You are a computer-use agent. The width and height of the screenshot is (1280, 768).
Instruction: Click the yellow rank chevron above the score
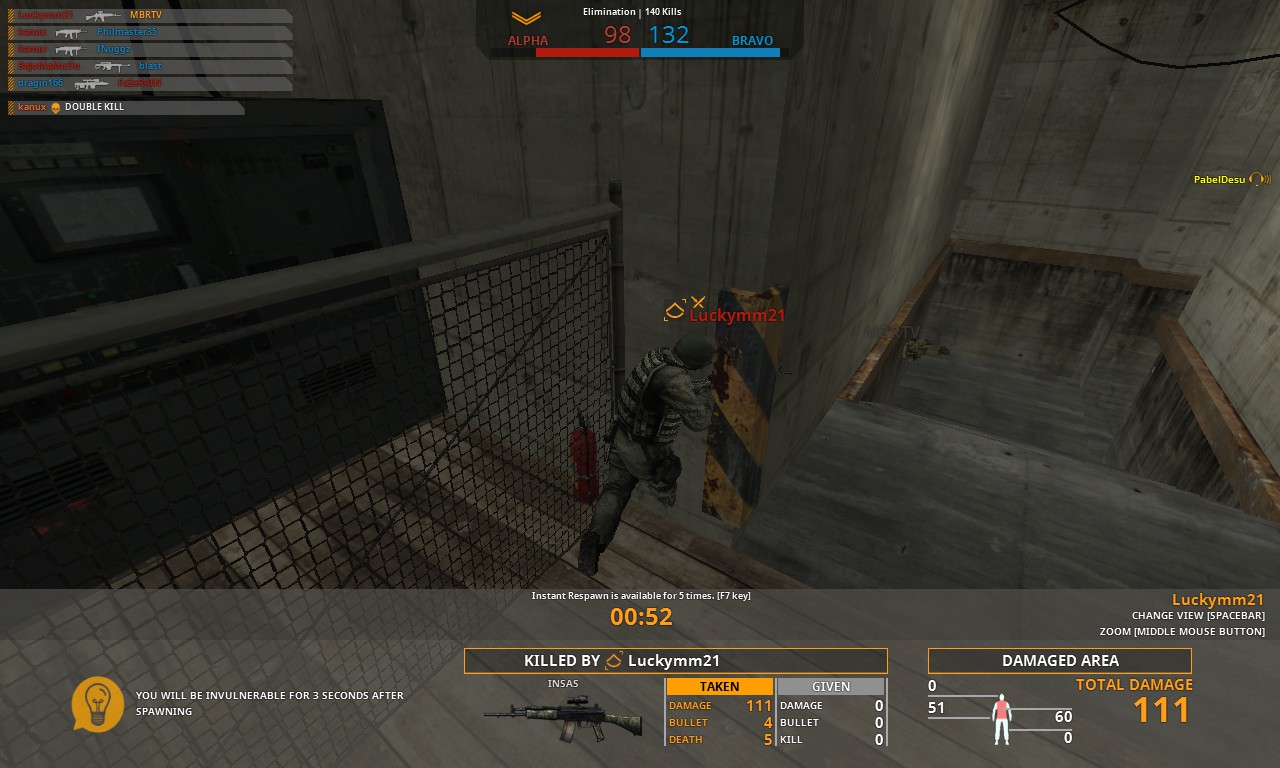pyautogui.click(x=526, y=16)
